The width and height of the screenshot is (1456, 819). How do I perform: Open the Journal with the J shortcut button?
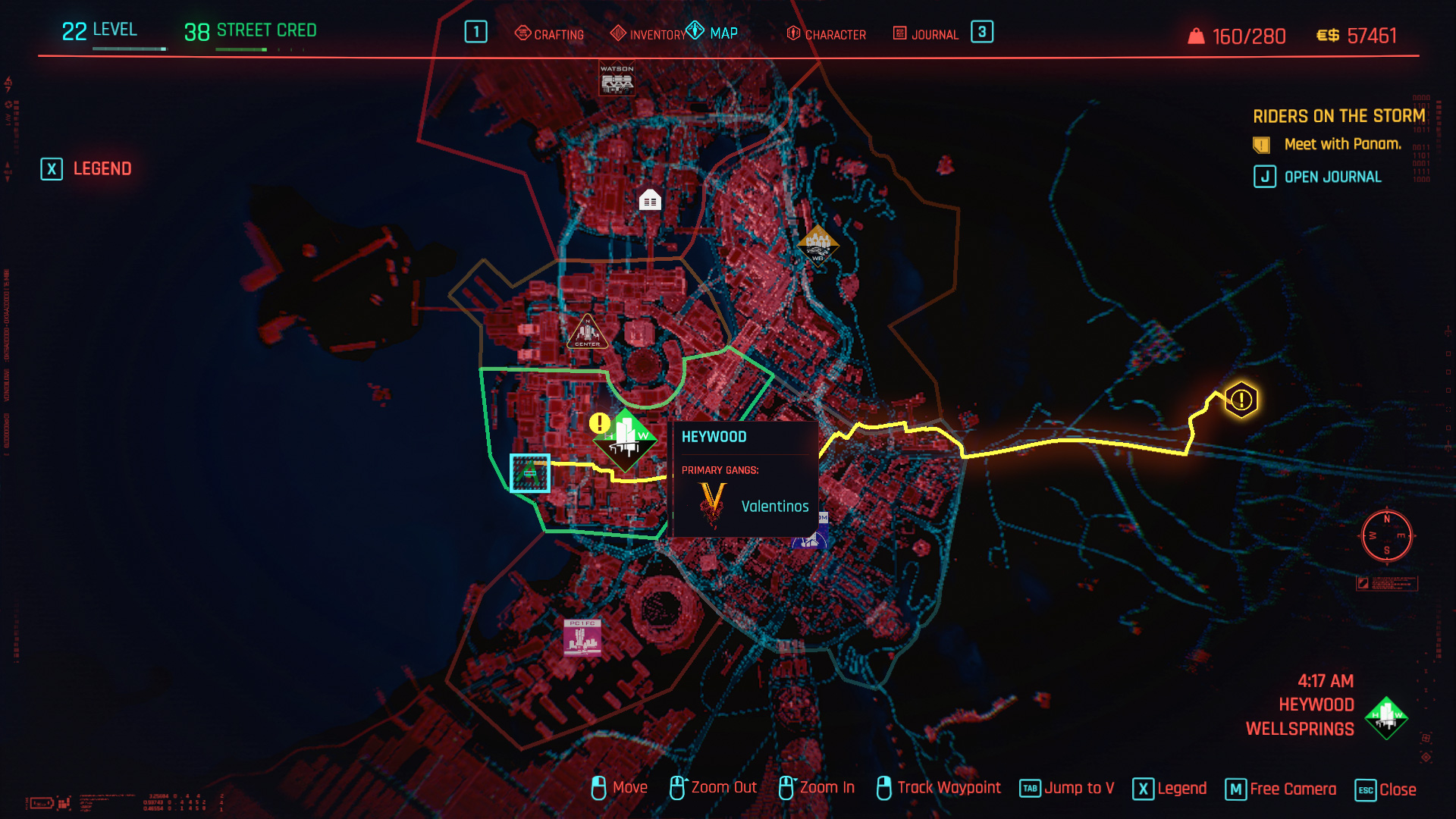1263,177
